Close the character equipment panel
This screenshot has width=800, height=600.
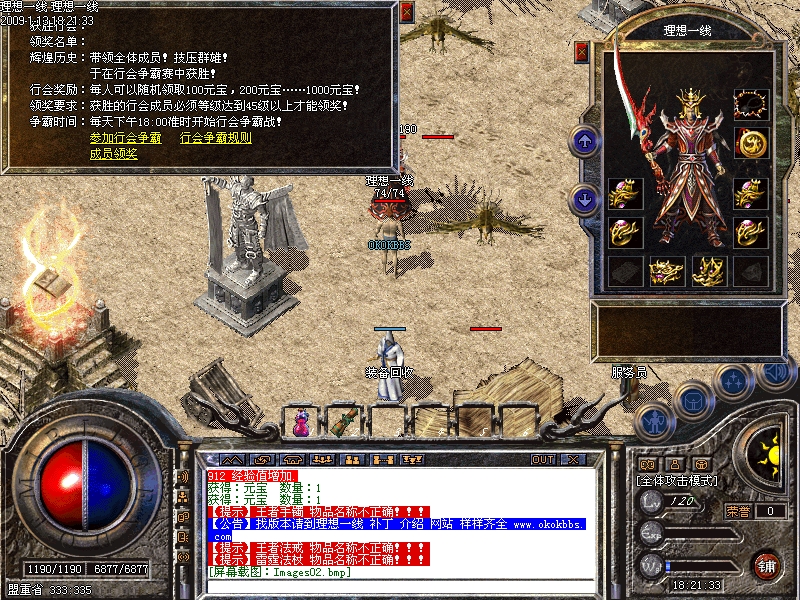point(582,50)
